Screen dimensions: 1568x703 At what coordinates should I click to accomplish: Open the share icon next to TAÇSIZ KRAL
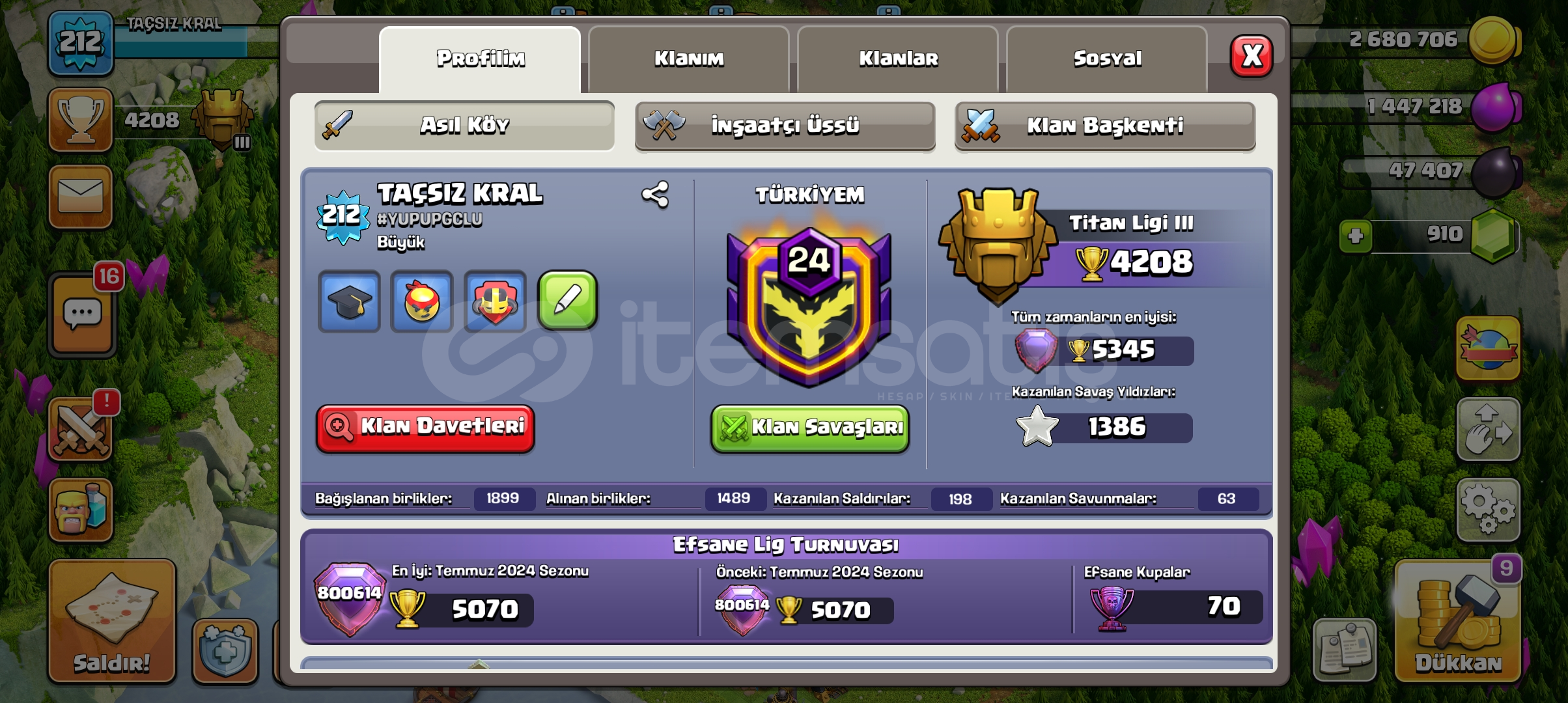click(x=656, y=193)
